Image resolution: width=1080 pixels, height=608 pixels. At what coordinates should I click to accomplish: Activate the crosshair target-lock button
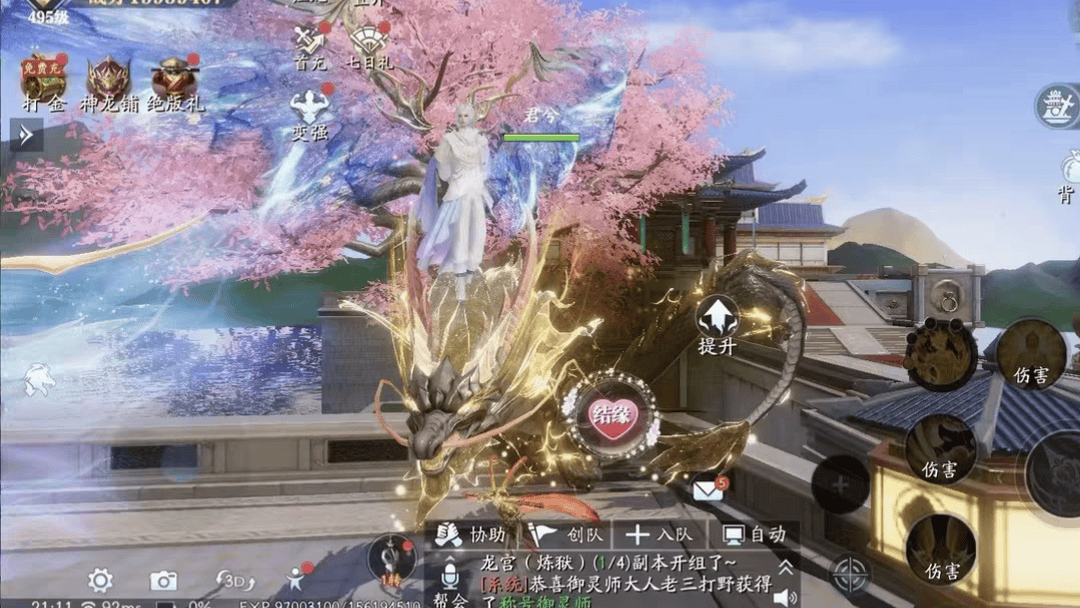[851, 575]
